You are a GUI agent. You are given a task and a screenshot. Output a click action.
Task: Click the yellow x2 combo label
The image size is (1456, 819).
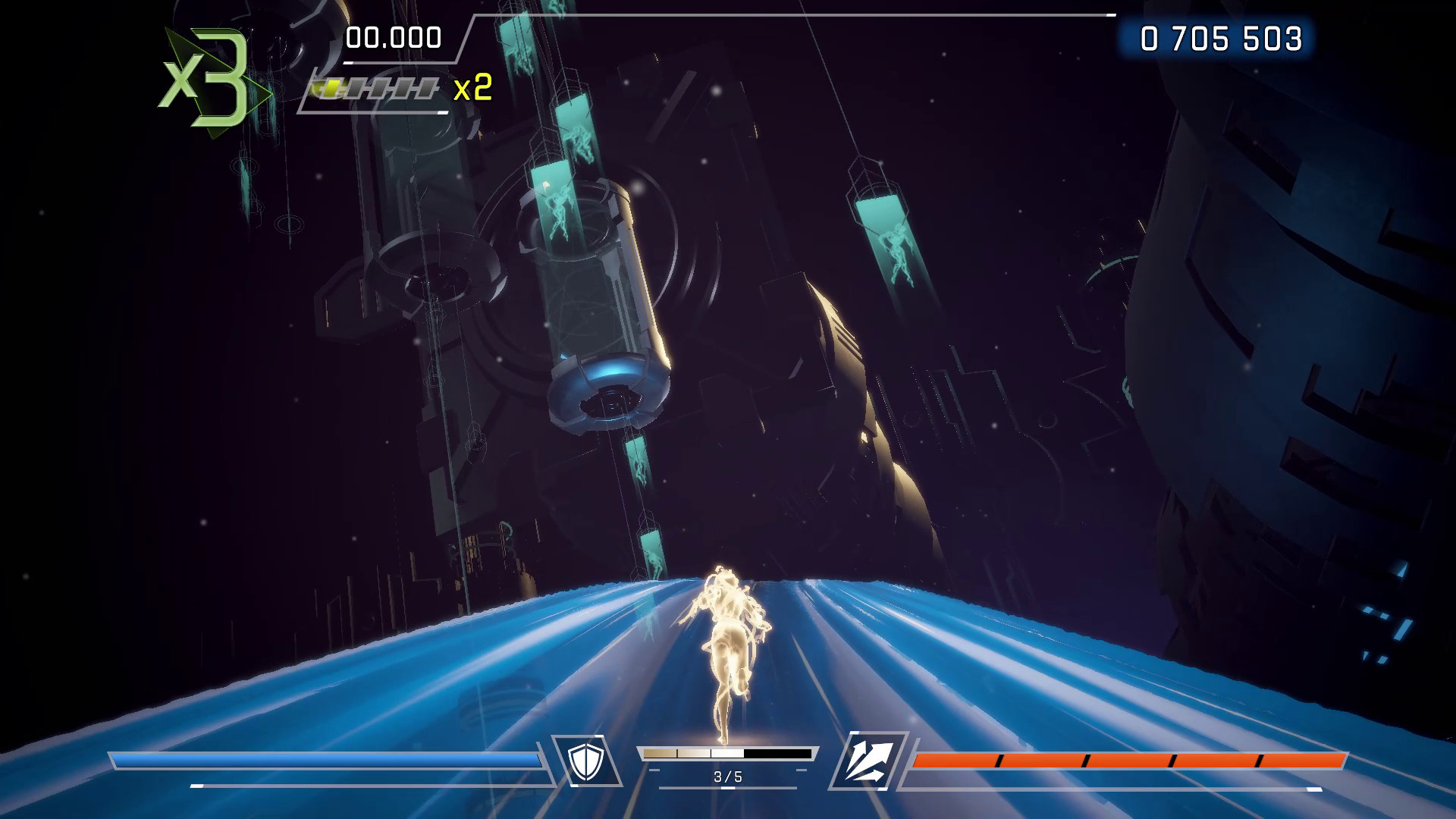pos(474,89)
